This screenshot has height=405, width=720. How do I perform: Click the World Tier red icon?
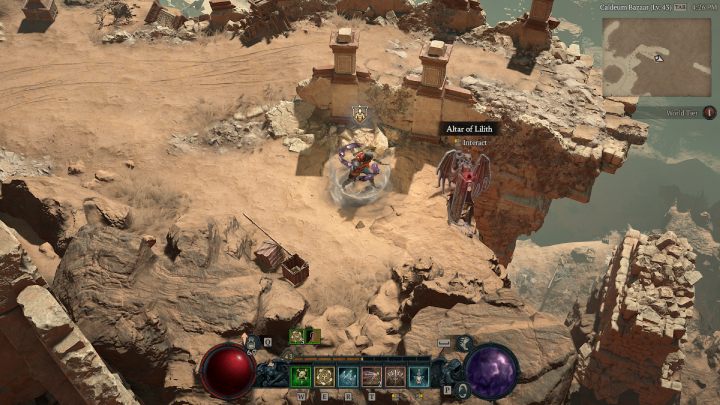(709, 114)
